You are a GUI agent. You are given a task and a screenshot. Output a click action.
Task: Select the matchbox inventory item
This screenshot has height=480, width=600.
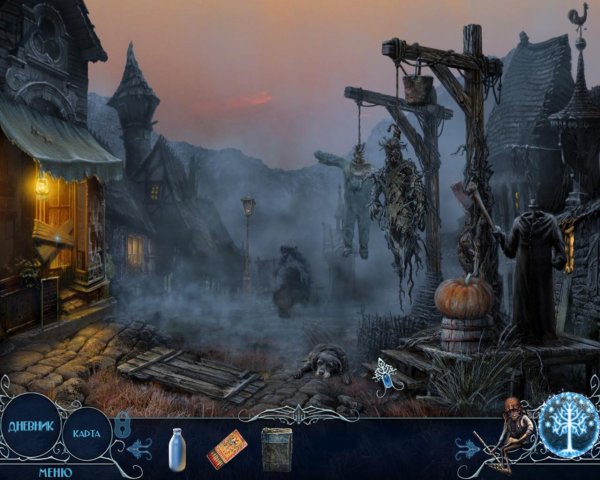click(x=226, y=449)
